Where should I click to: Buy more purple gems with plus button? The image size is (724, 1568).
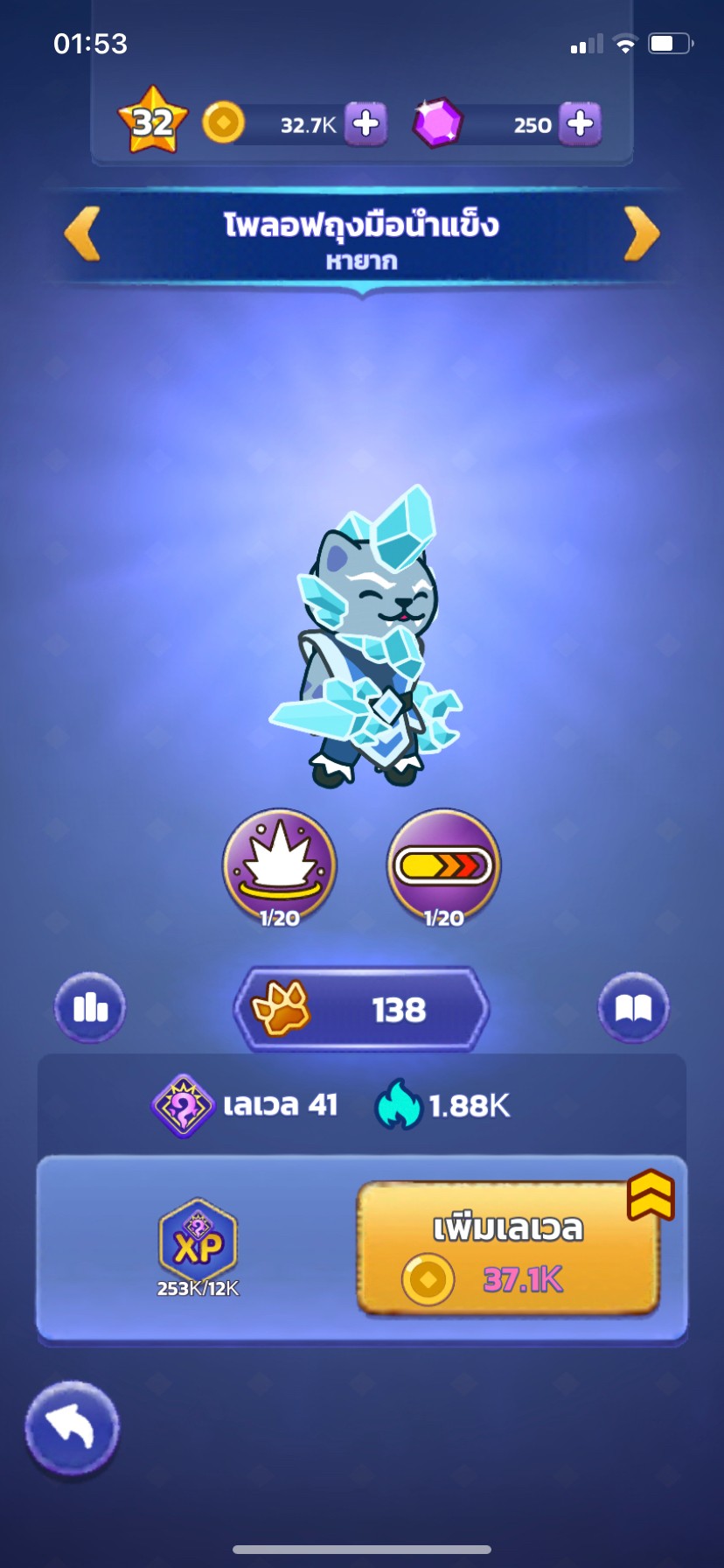(580, 124)
